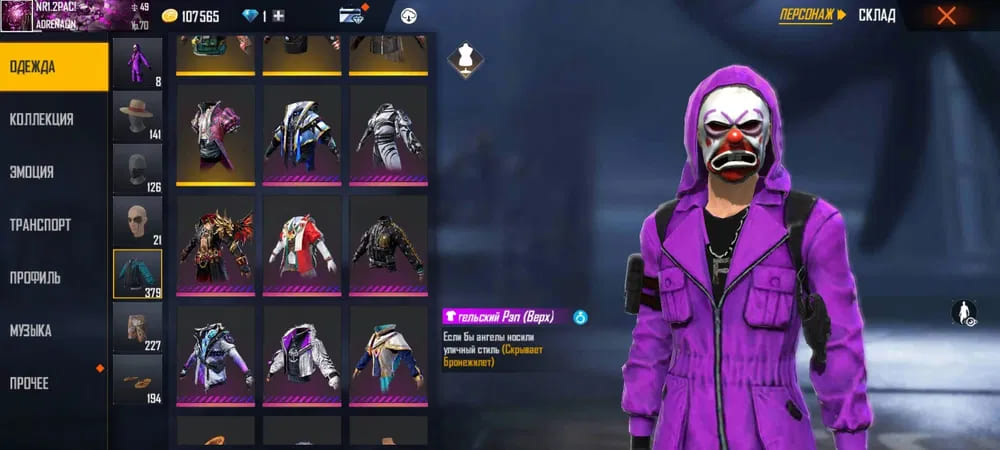Select the black balaclava mask subcategory
The height and width of the screenshot is (450, 1000).
click(x=137, y=169)
